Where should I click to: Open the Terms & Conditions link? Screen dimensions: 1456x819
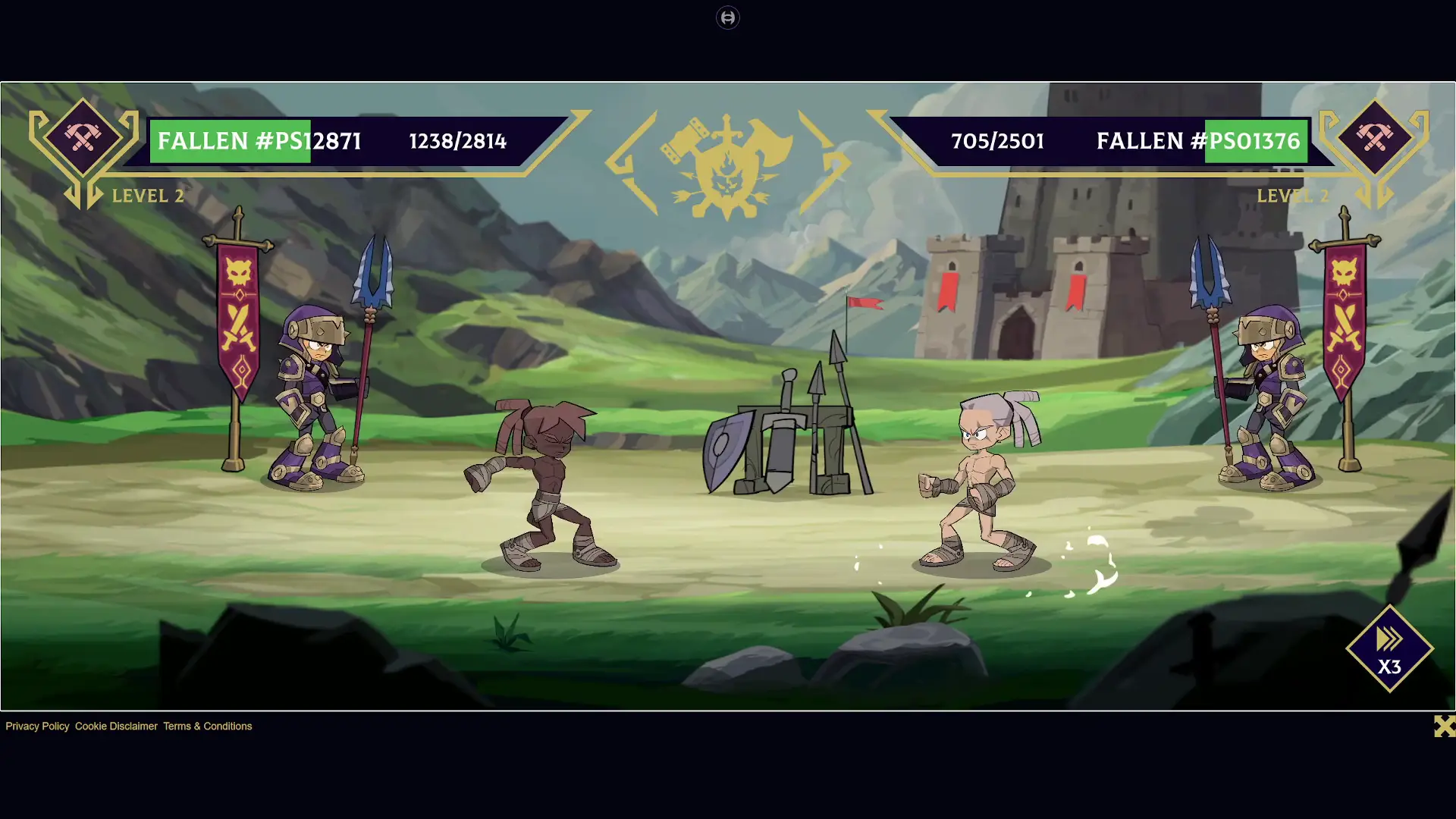[207, 726]
